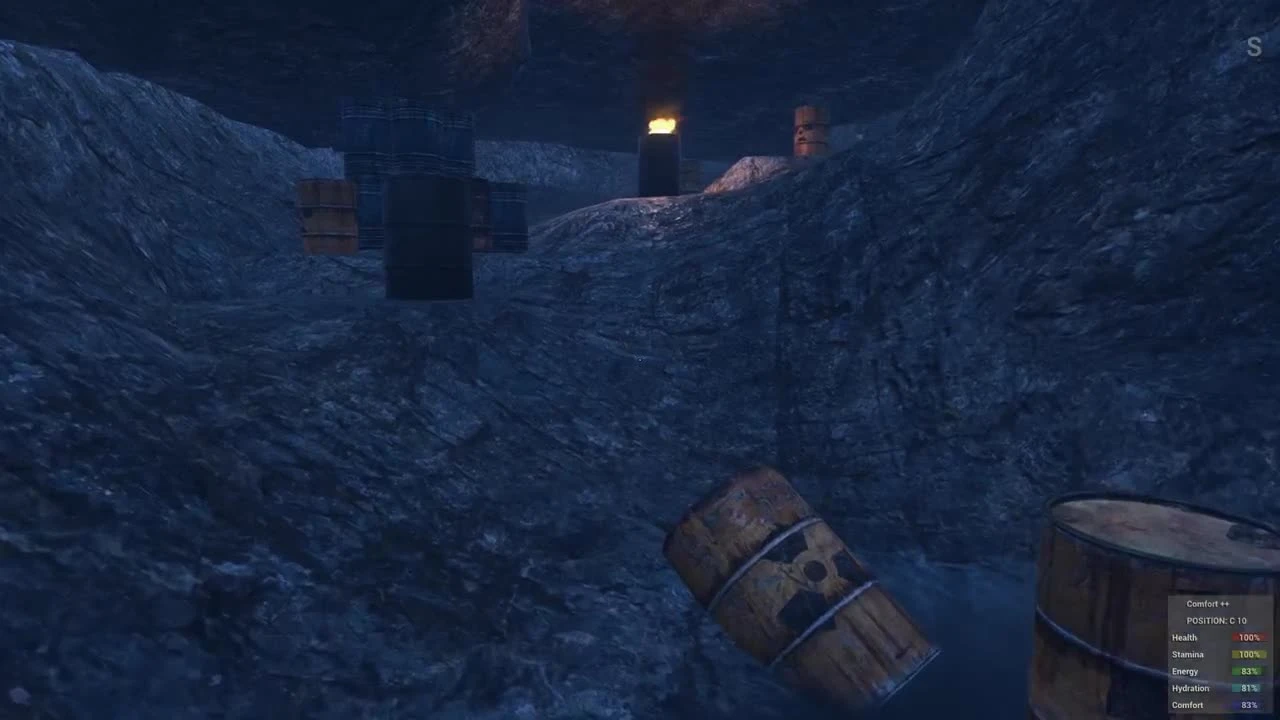
Task: Click the "S" compass heading indicator
Action: [1253, 46]
